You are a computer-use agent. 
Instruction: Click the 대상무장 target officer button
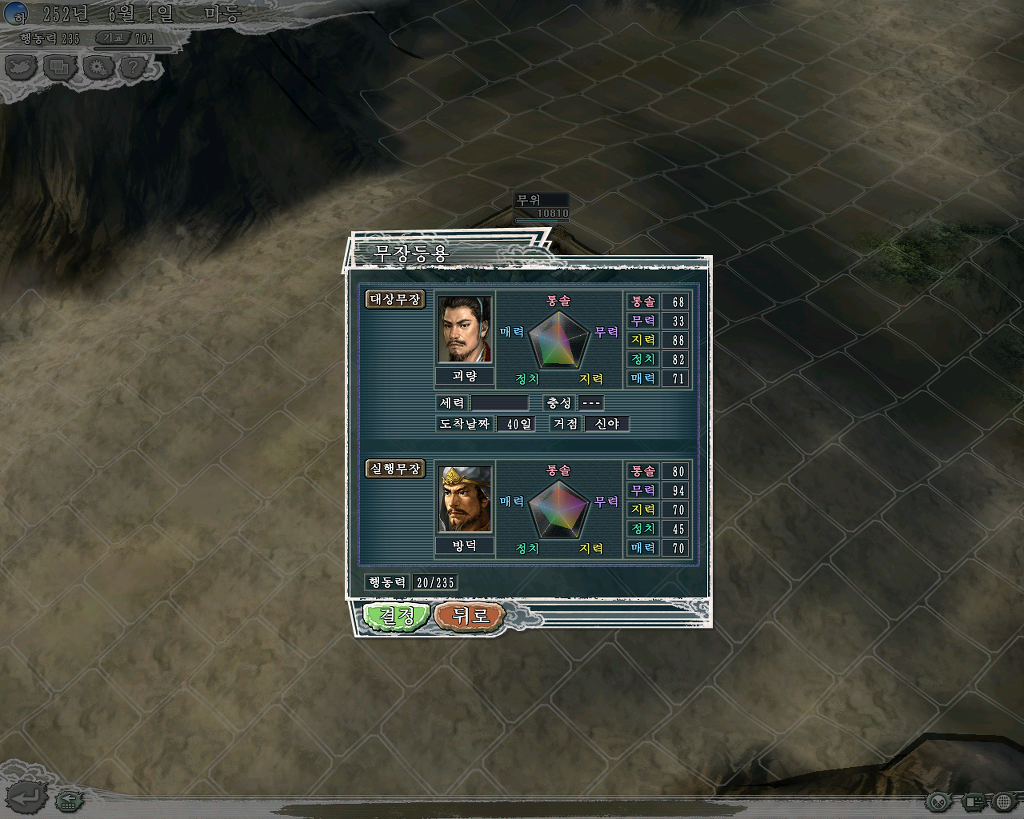click(397, 299)
